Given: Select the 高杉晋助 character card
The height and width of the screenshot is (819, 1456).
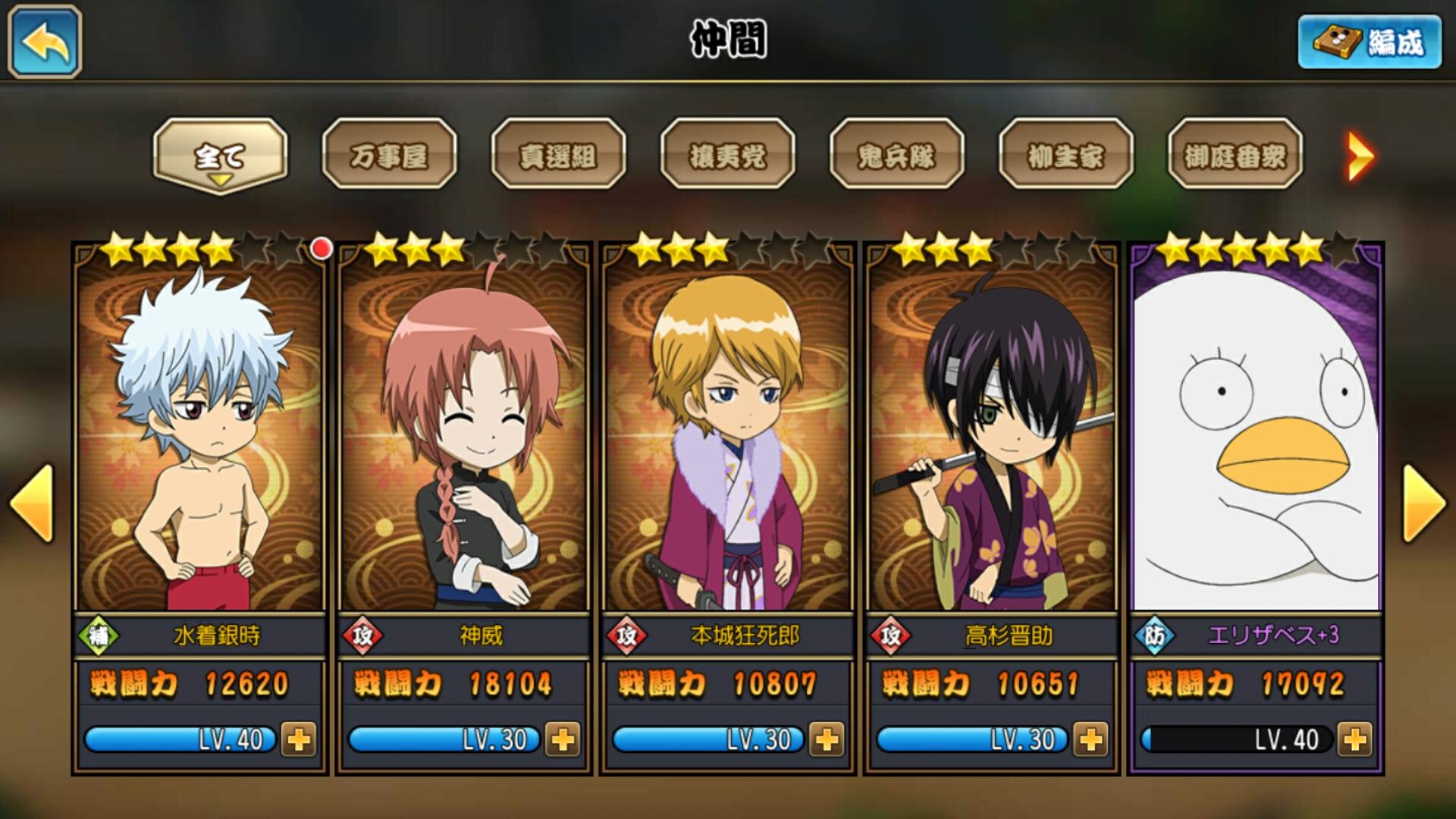Looking at the screenshot, I should click(992, 440).
